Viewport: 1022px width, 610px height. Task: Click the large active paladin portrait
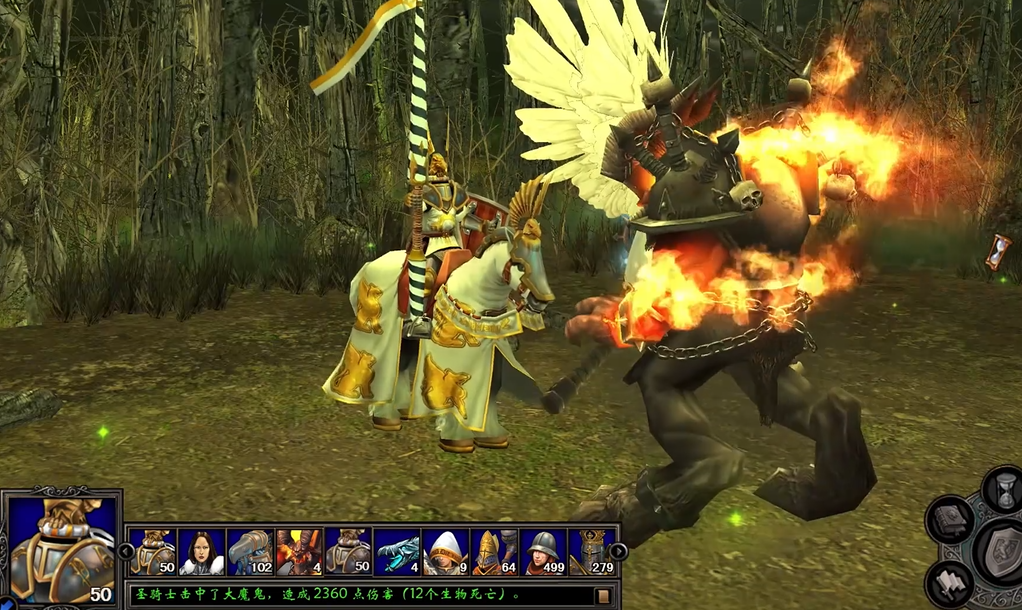click(60, 548)
